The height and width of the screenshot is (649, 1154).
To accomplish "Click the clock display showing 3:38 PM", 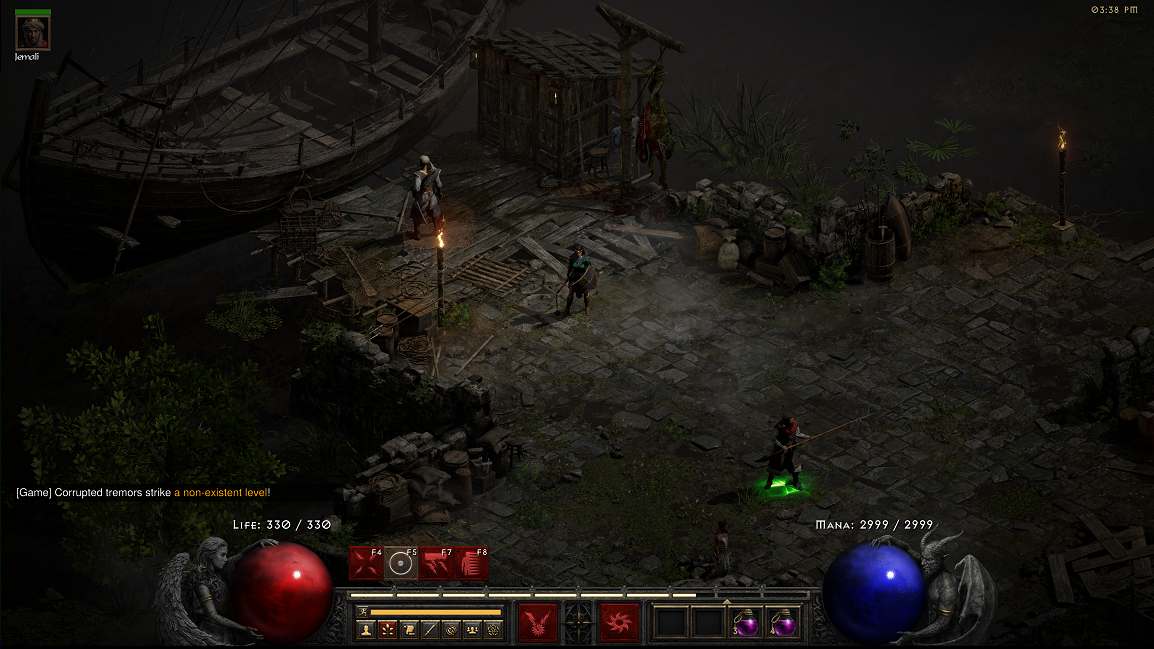I will pos(1115,9).
